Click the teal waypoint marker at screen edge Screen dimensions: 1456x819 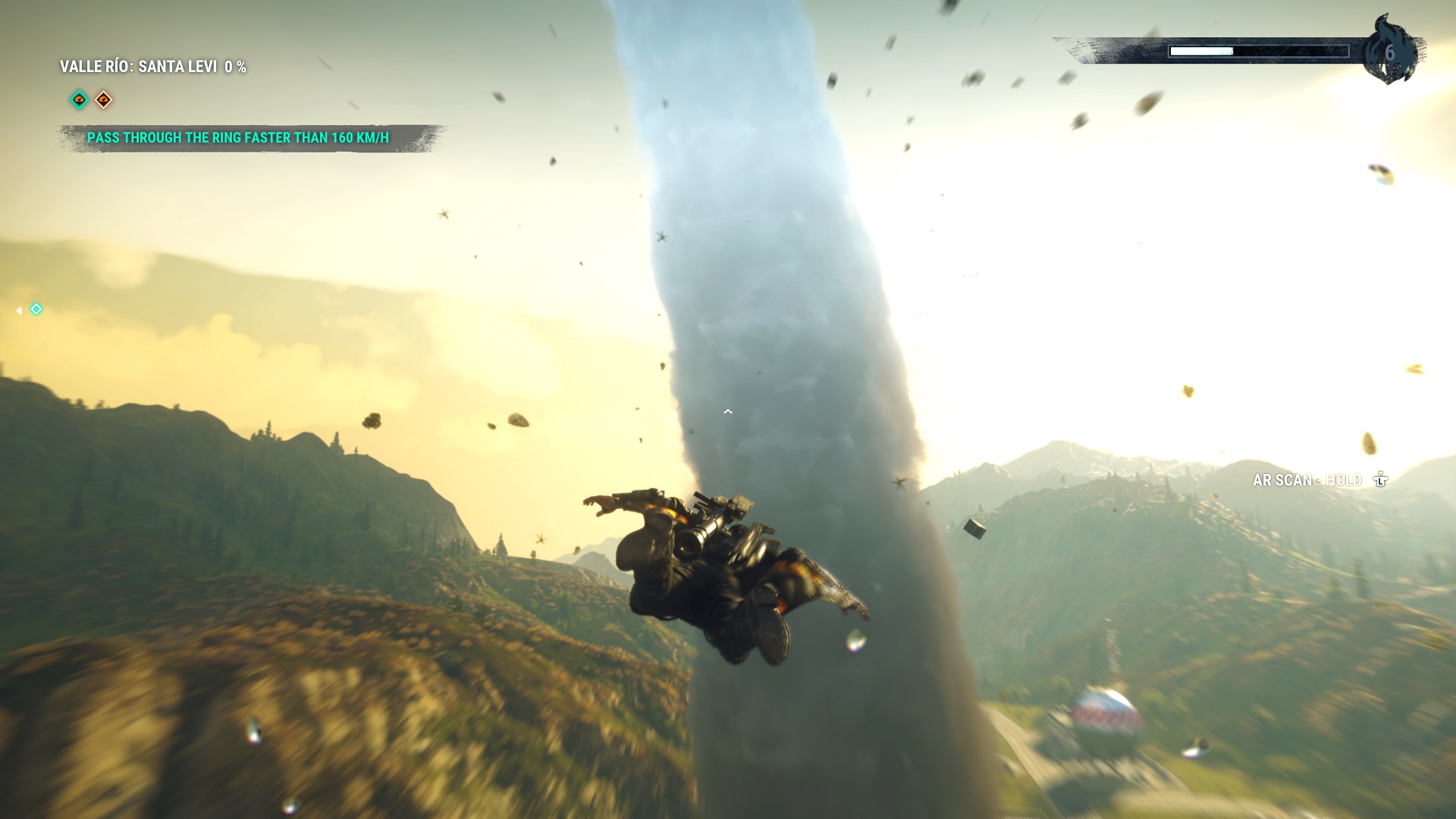(x=36, y=309)
